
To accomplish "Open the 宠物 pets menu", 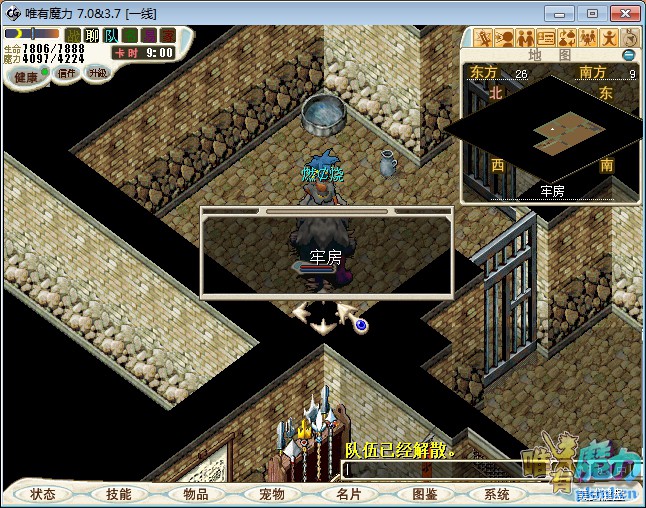I will tap(272, 494).
